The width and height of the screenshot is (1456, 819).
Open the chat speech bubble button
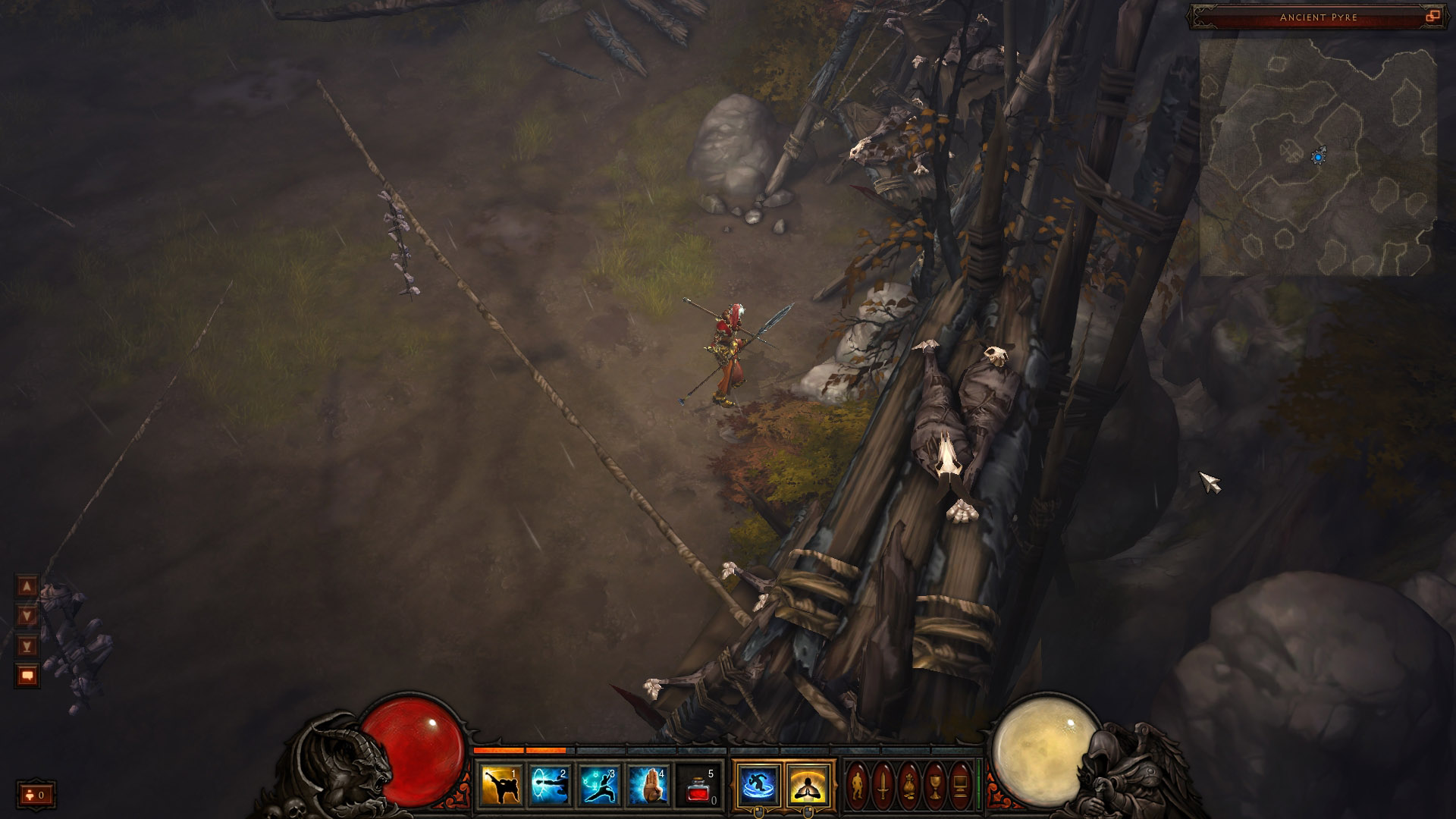(x=27, y=675)
